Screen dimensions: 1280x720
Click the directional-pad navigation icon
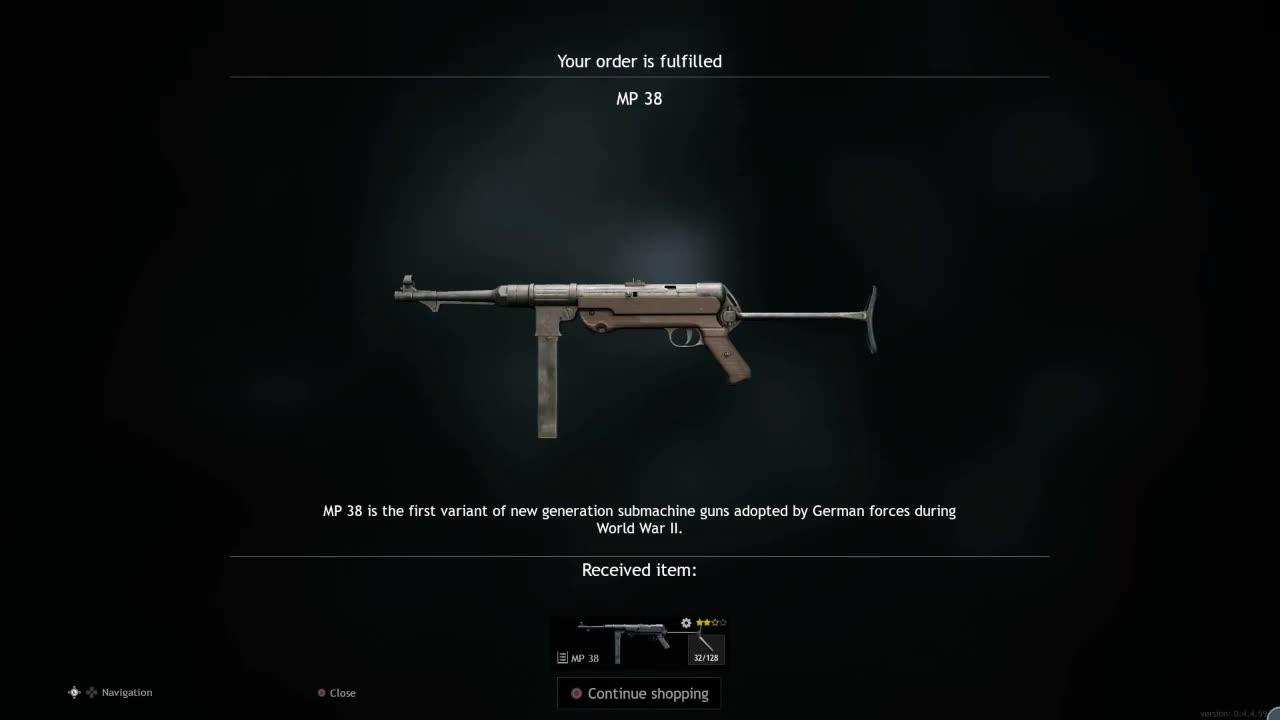91,692
